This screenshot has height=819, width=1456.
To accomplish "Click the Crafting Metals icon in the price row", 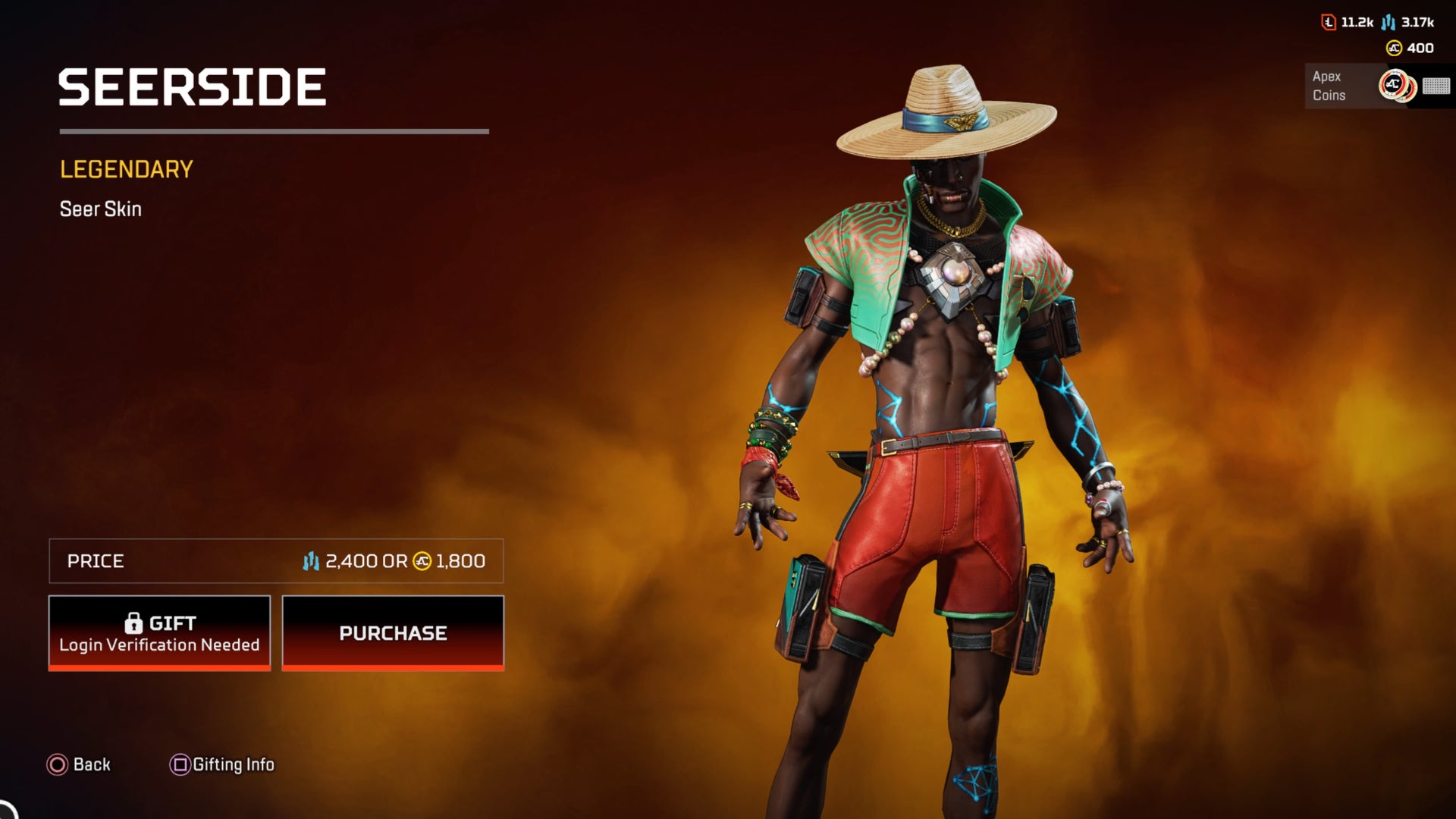I will [x=312, y=561].
